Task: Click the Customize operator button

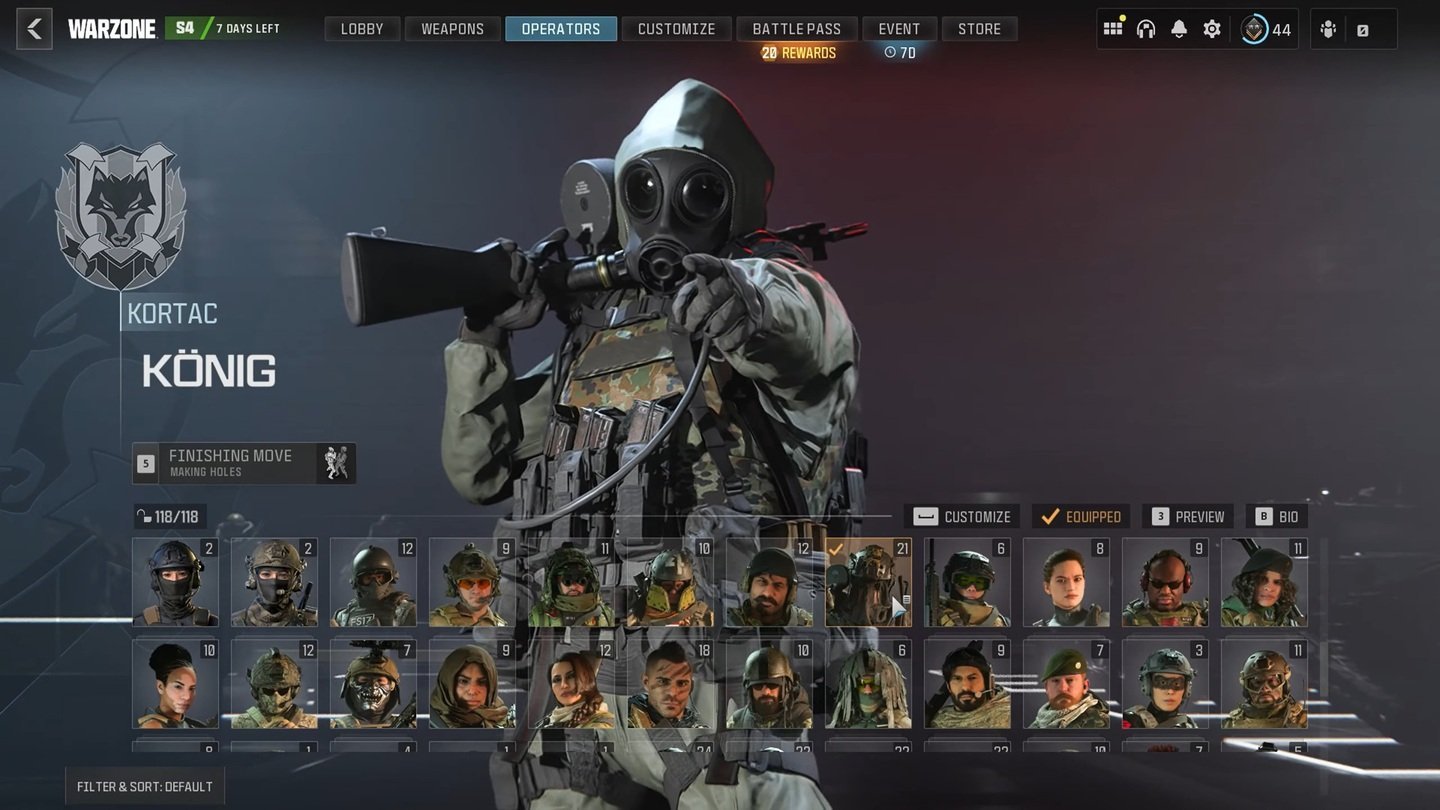Action: point(962,516)
